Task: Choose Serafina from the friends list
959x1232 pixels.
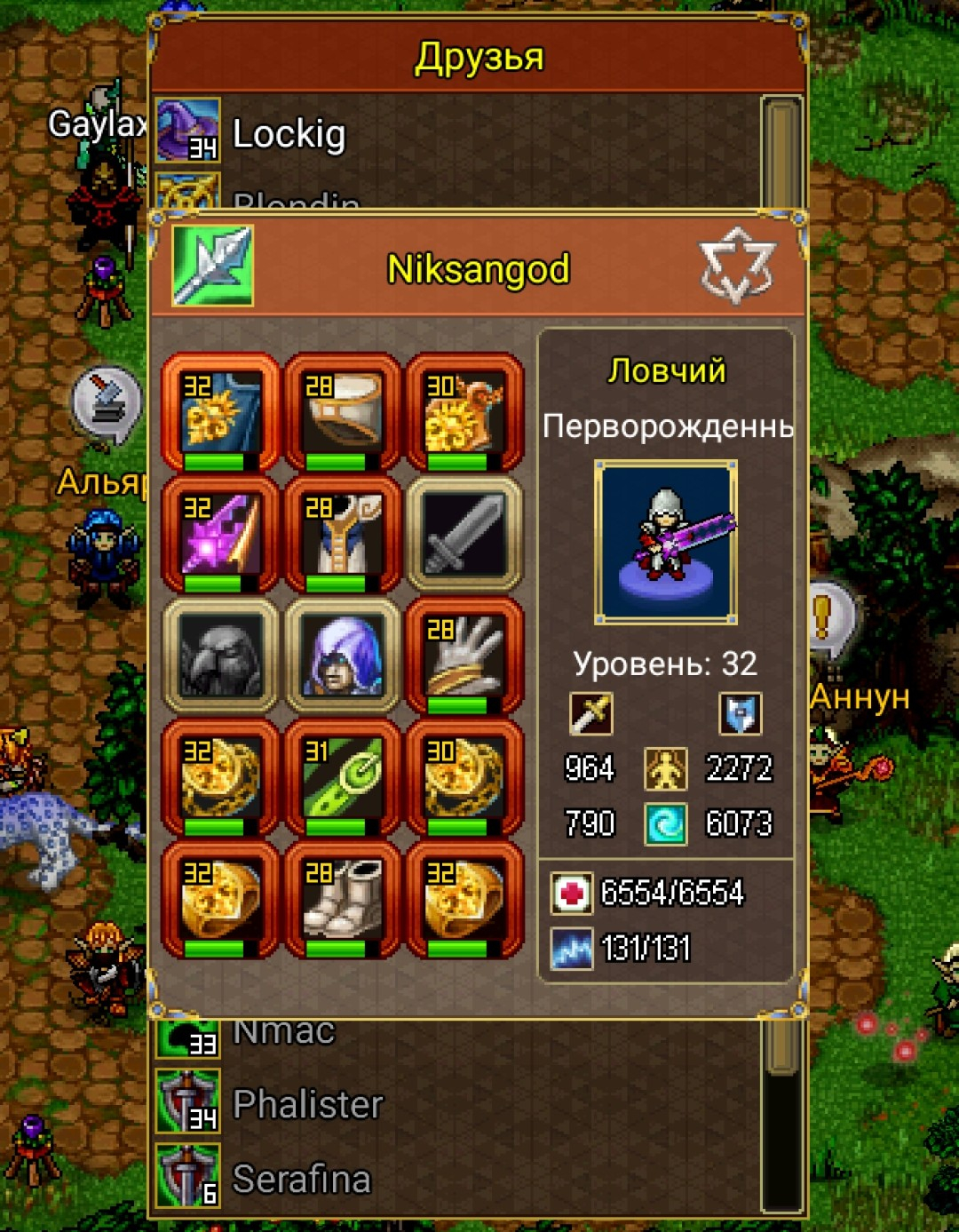Action: click(x=301, y=1180)
